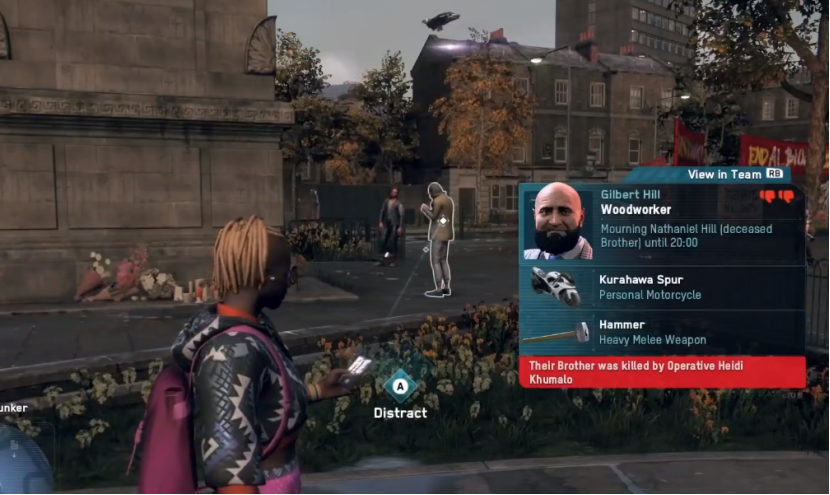Click the red thumbs-down icons beside Gilbert Hill
The width and height of the screenshot is (830, 495).
pos(776,197)
